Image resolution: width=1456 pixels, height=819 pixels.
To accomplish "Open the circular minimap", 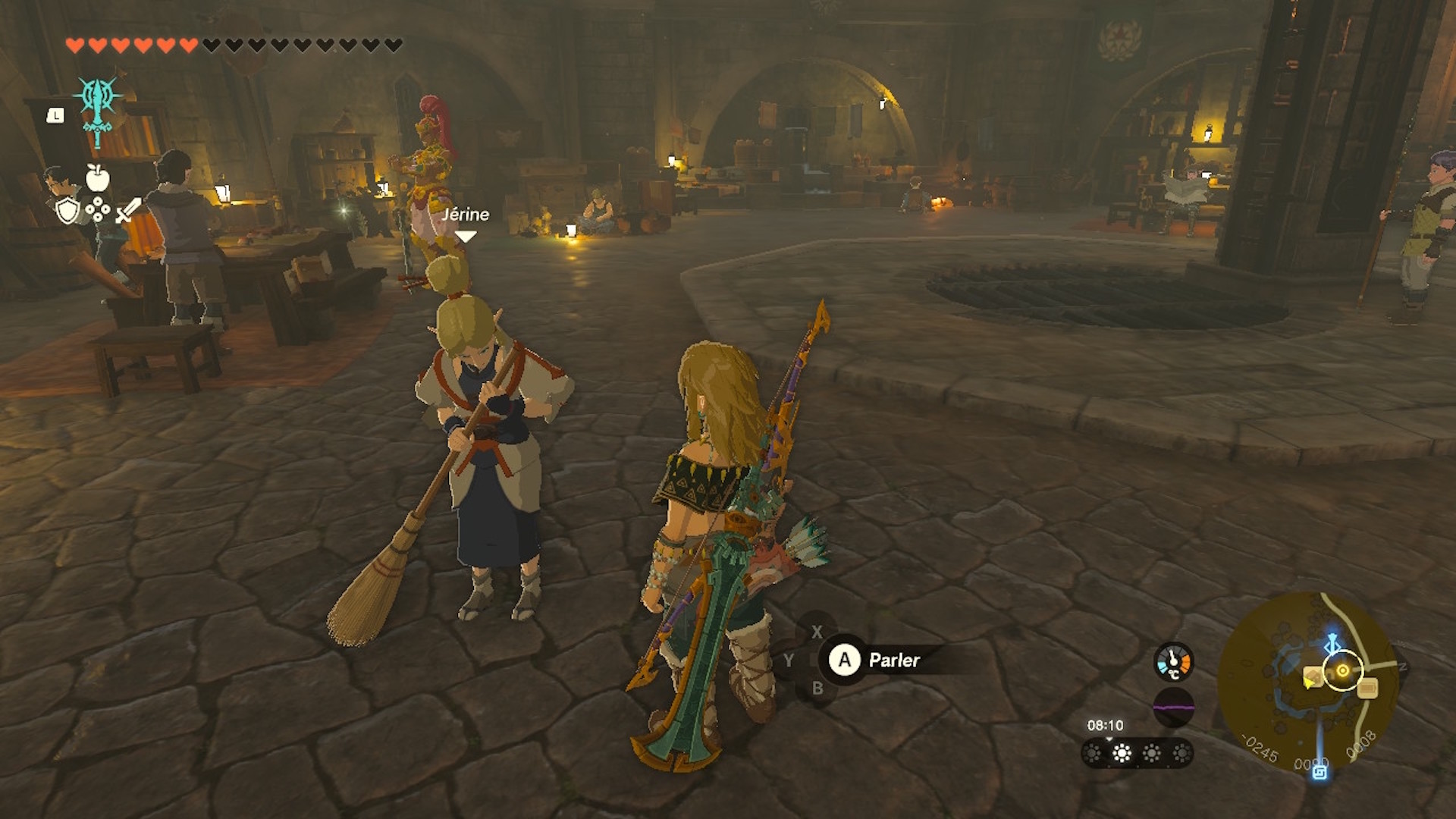I will [1309, 681].
